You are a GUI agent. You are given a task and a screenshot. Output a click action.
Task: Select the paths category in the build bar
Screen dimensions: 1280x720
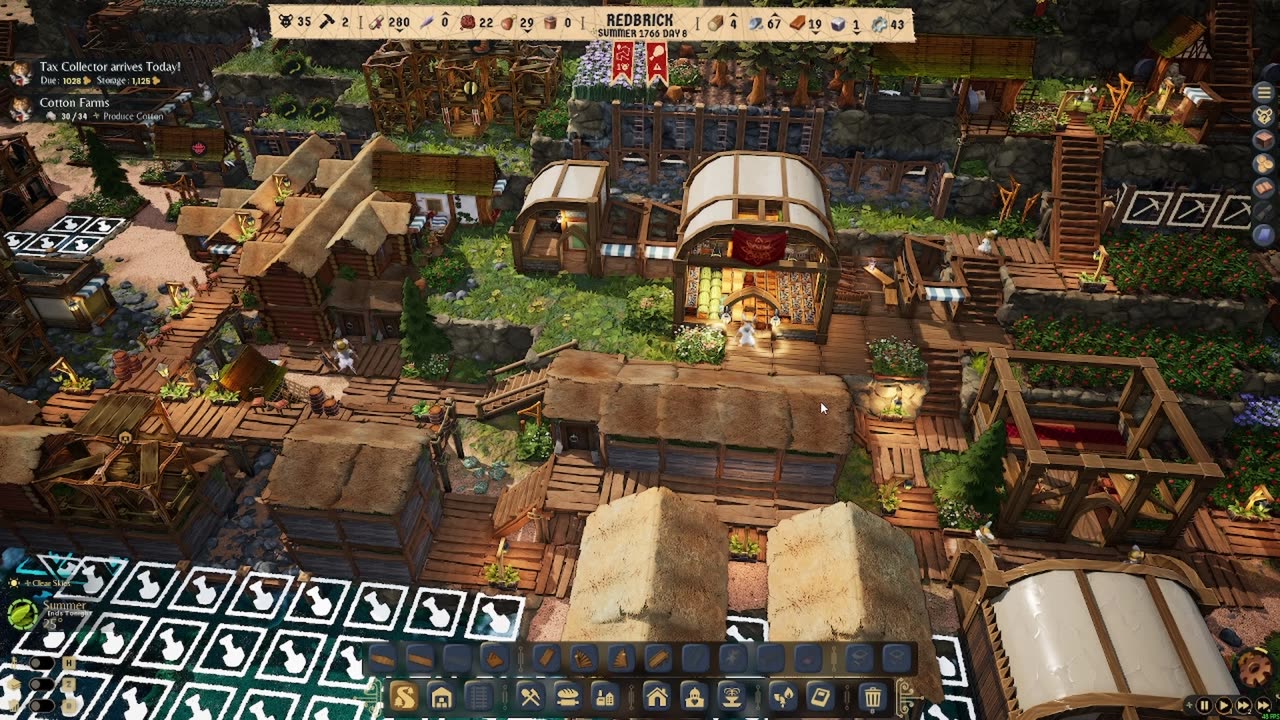point(404,696)
